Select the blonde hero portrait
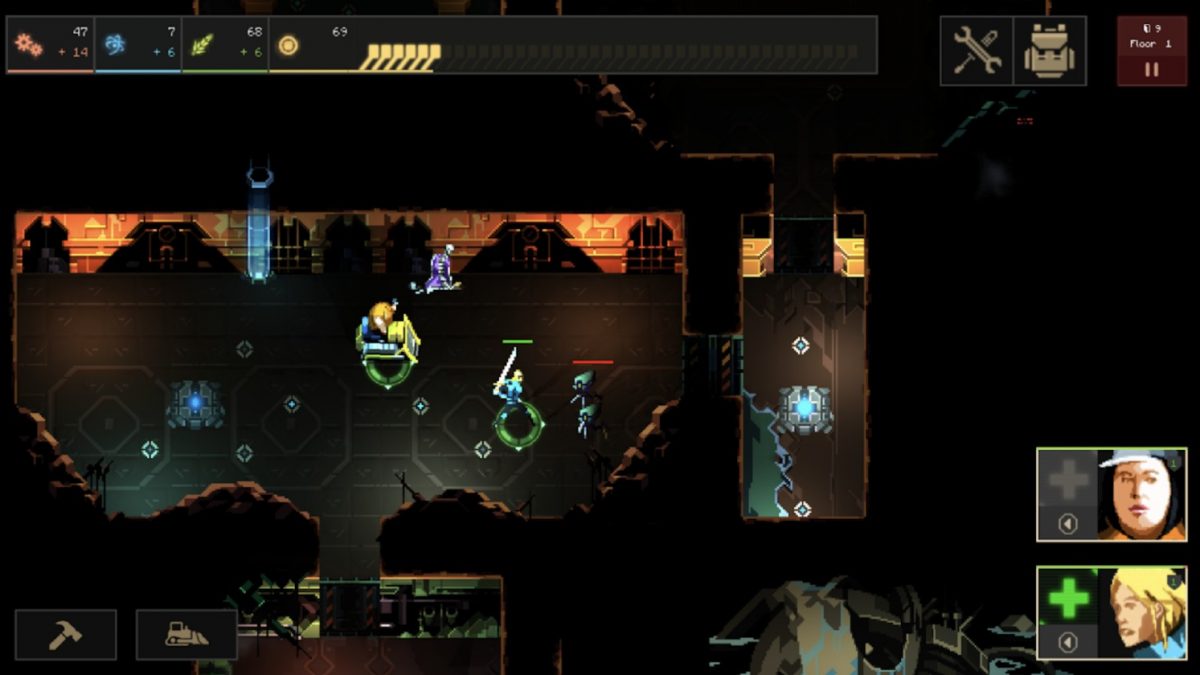The height and width of the screenshot is (675, 1200). 1141,613
